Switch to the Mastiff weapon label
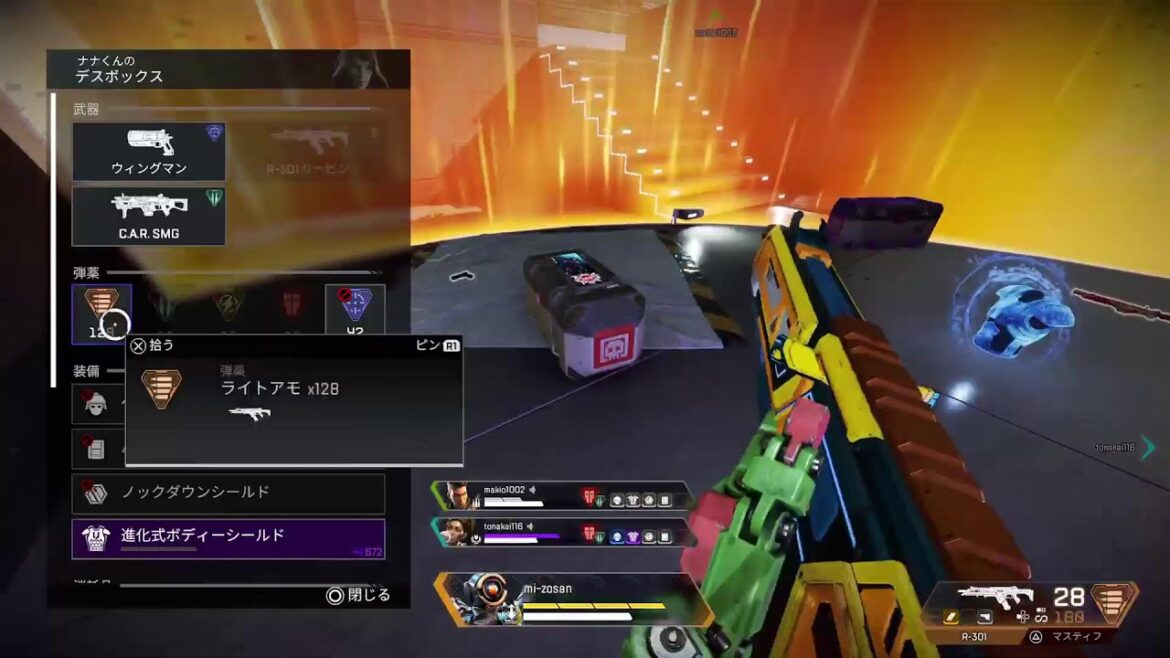1170x658 pixels. 1073,636
